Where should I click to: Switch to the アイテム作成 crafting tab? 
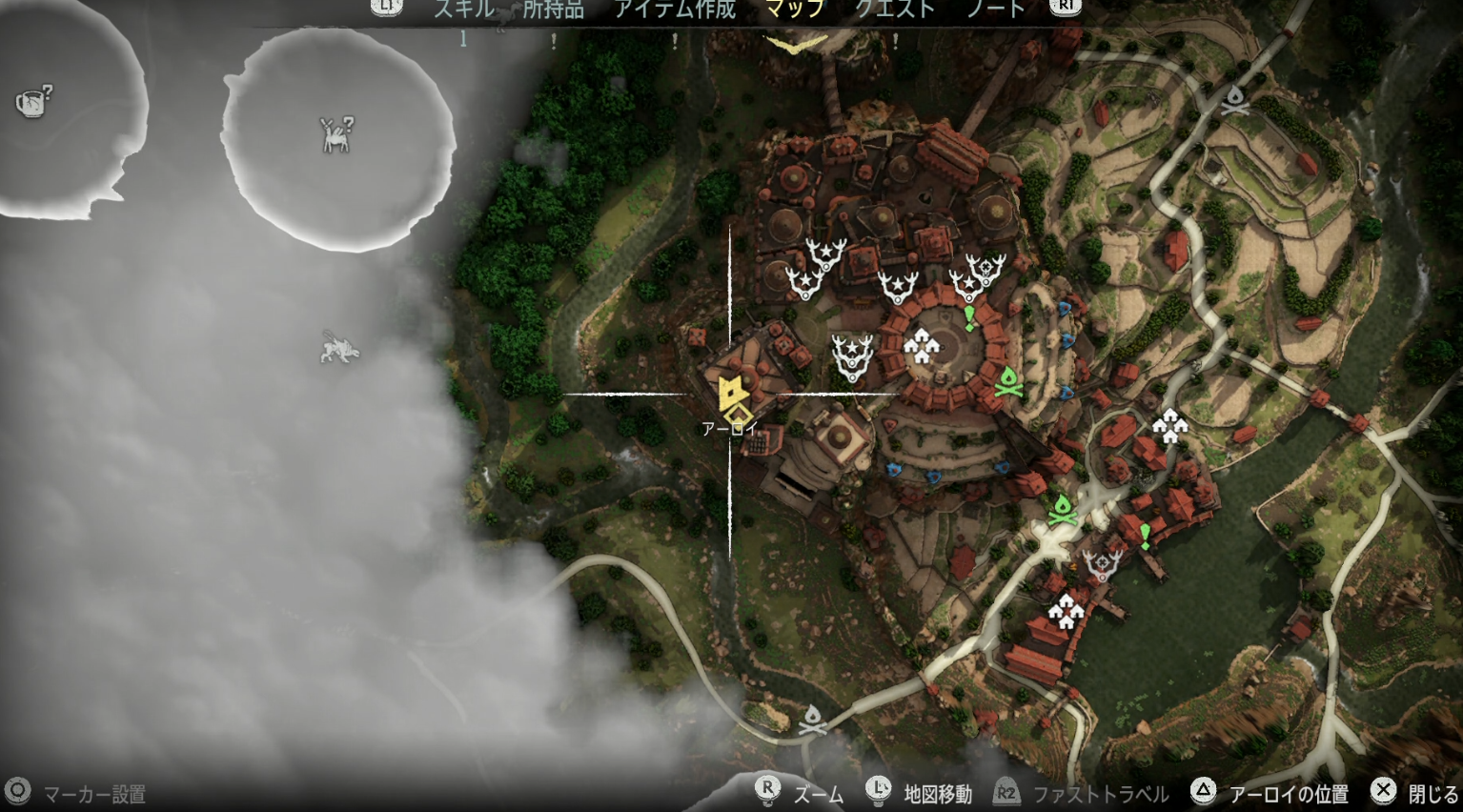pyautogui.click(x=675, y=10)
